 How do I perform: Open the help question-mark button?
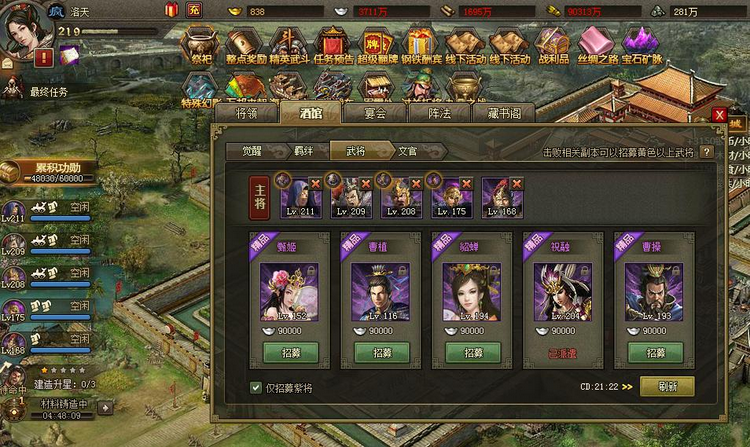point(706,152)
